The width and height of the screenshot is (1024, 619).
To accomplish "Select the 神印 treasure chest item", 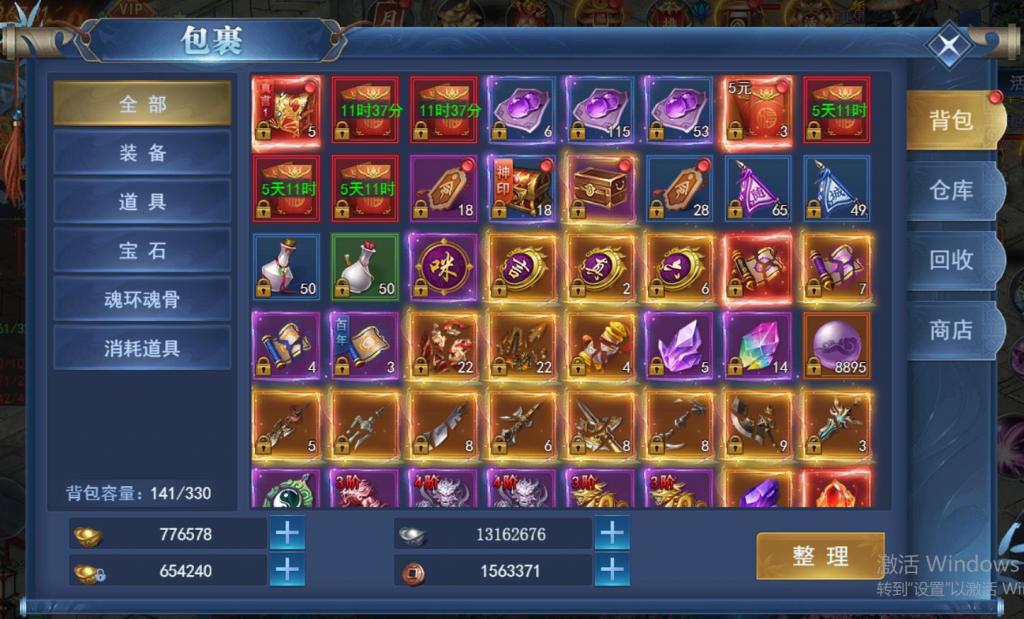I will point(522,188).
